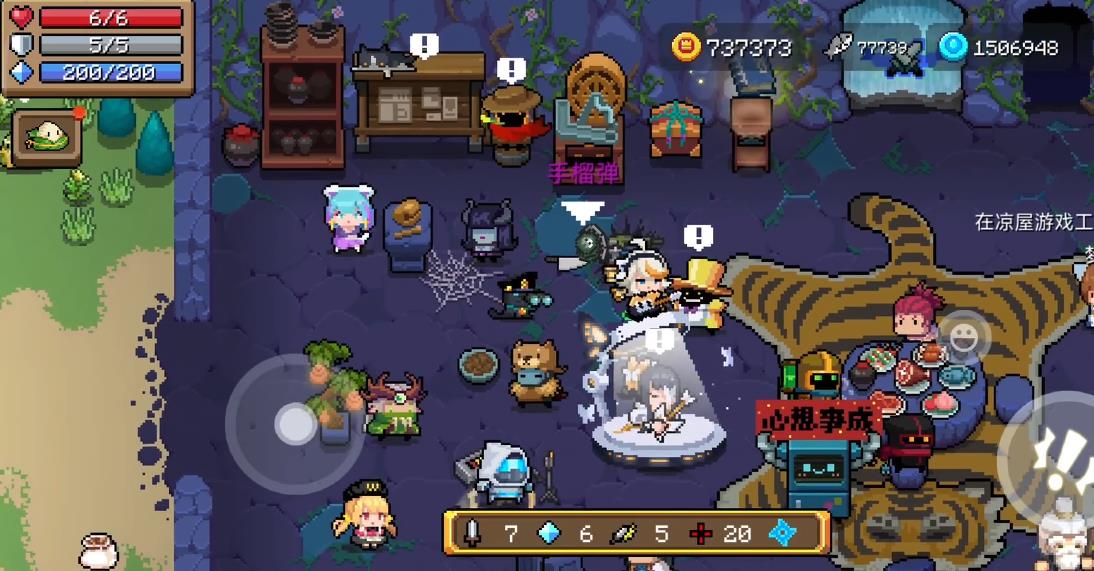Tap the exclamation mark interact button
Screen dimensions: 1094x571
click(x=1058, y=457)
